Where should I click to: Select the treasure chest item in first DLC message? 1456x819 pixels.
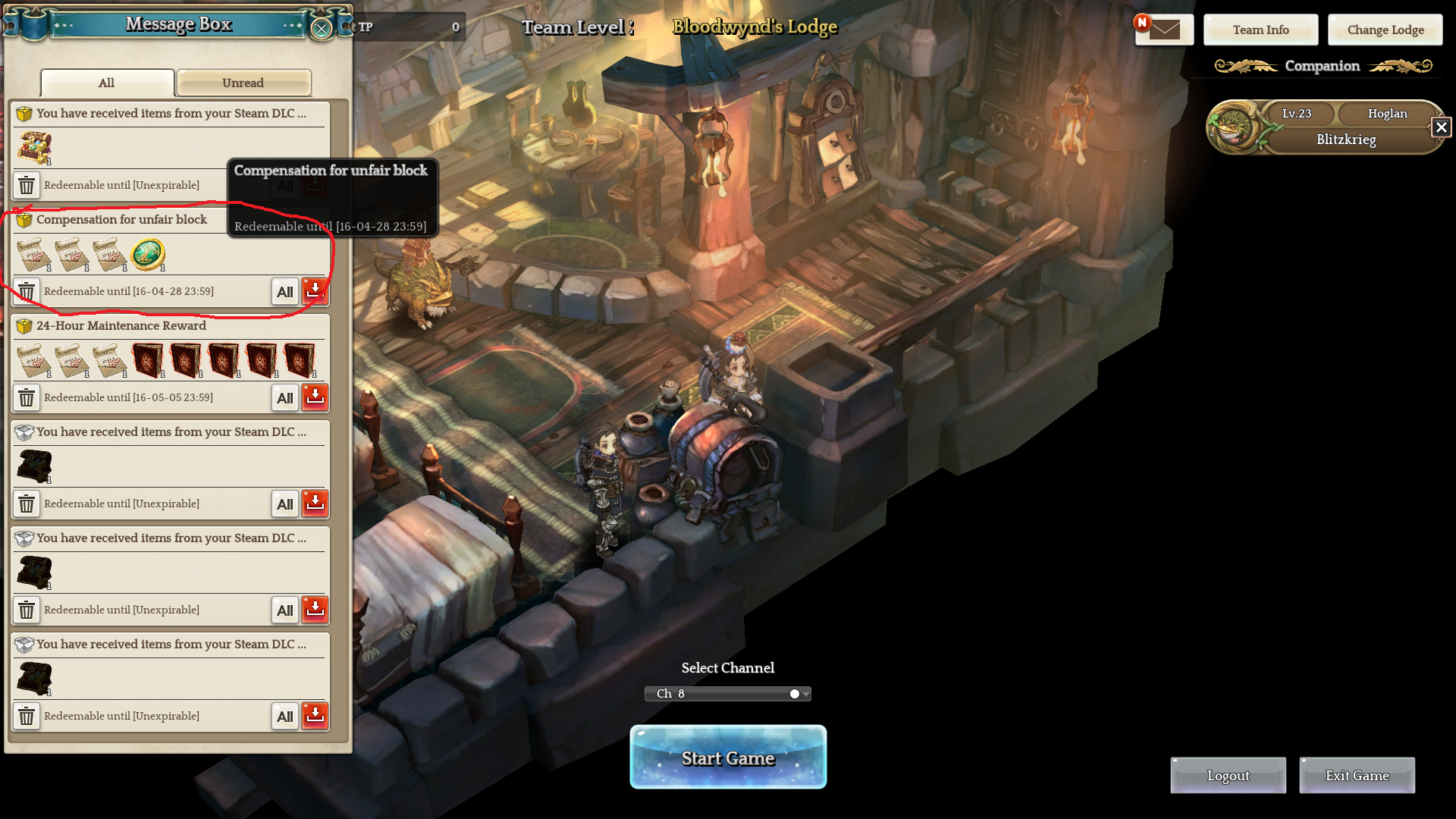(35, 147)
